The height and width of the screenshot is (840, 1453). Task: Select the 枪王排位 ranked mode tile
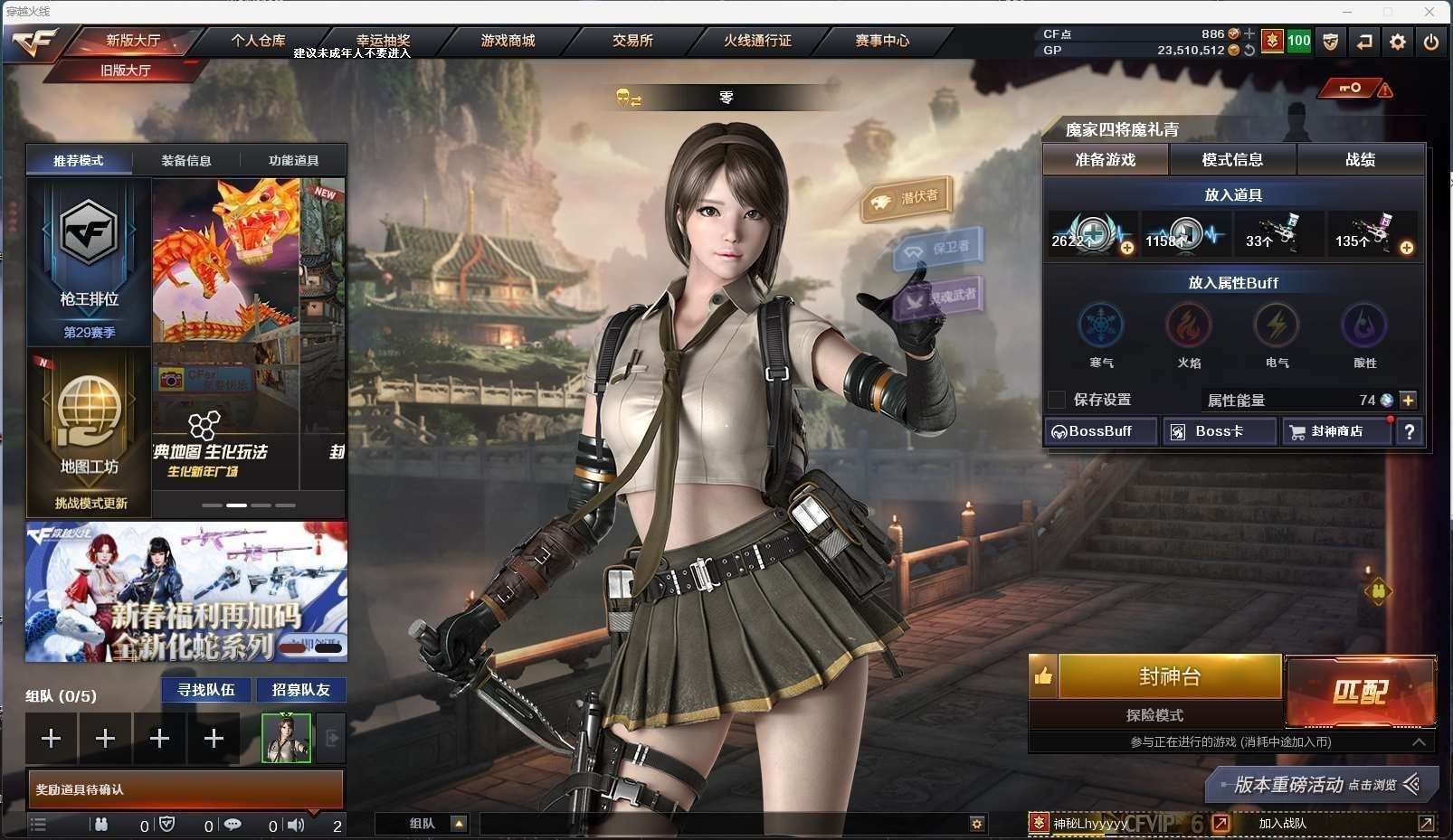click(x=89, y=262)
